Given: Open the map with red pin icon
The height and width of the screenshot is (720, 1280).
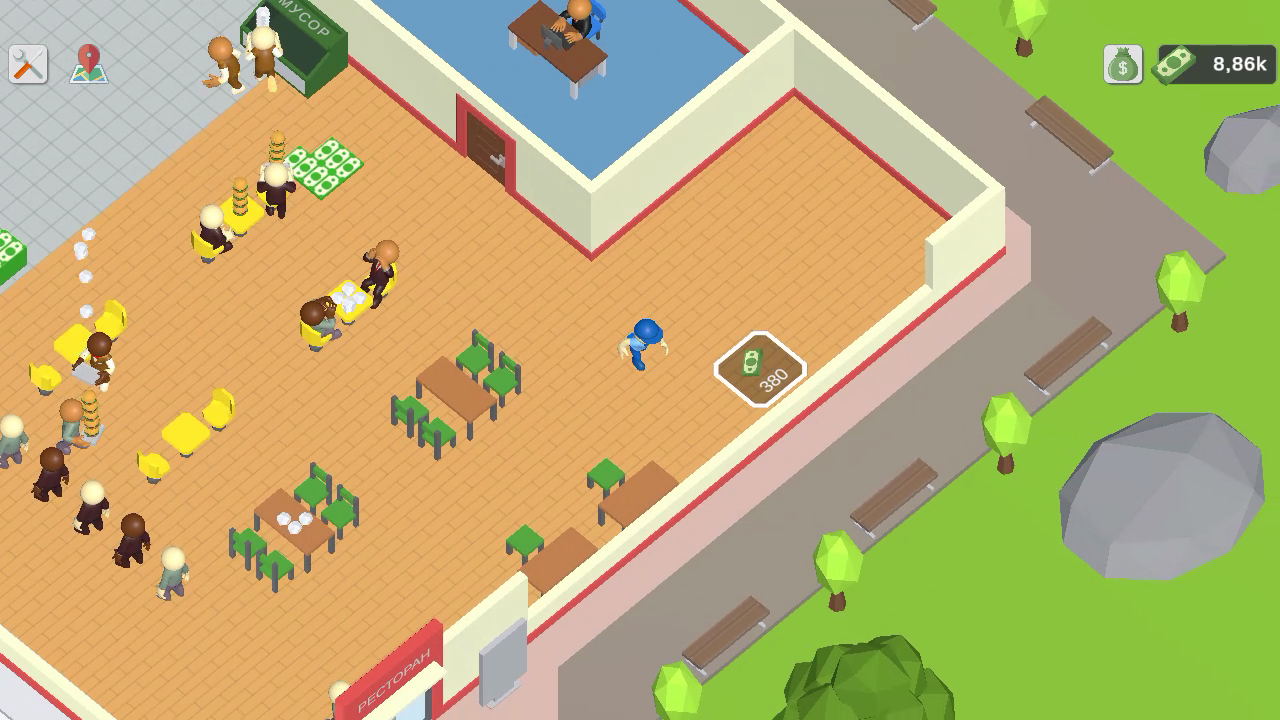Looking at the screenshot, I should coord(88,62).
